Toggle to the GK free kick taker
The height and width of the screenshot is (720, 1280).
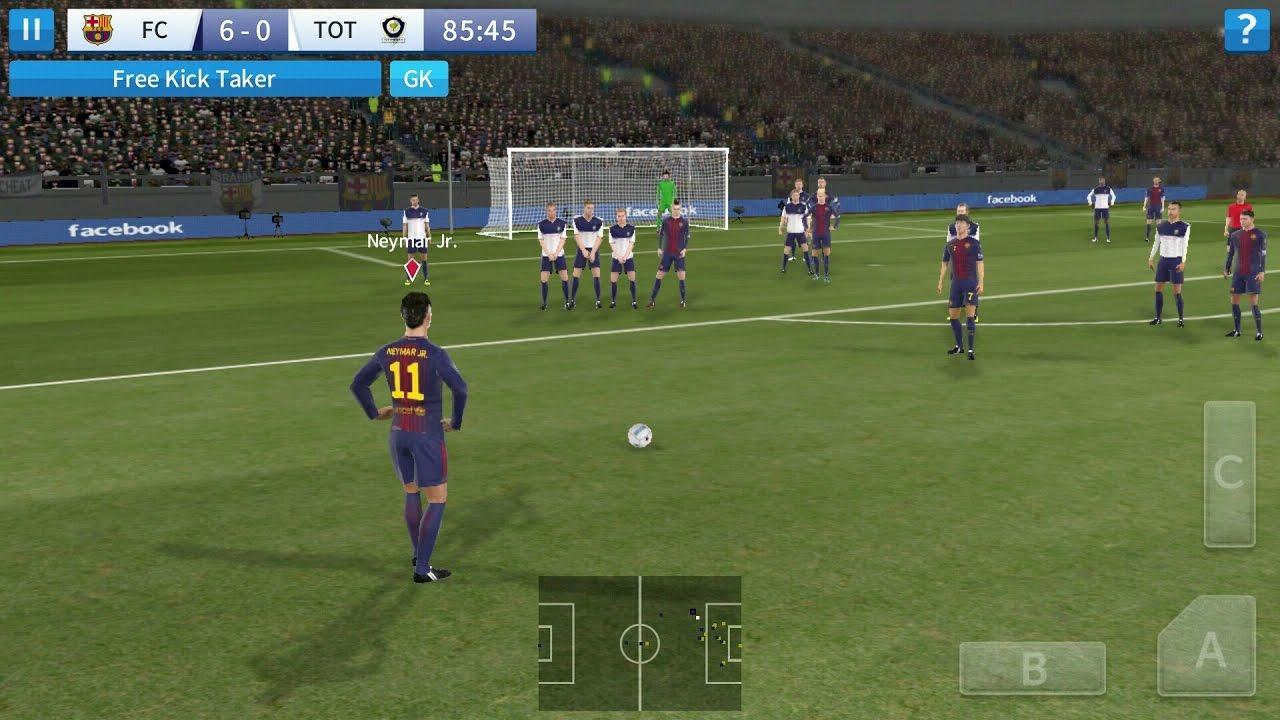(420, 78)
